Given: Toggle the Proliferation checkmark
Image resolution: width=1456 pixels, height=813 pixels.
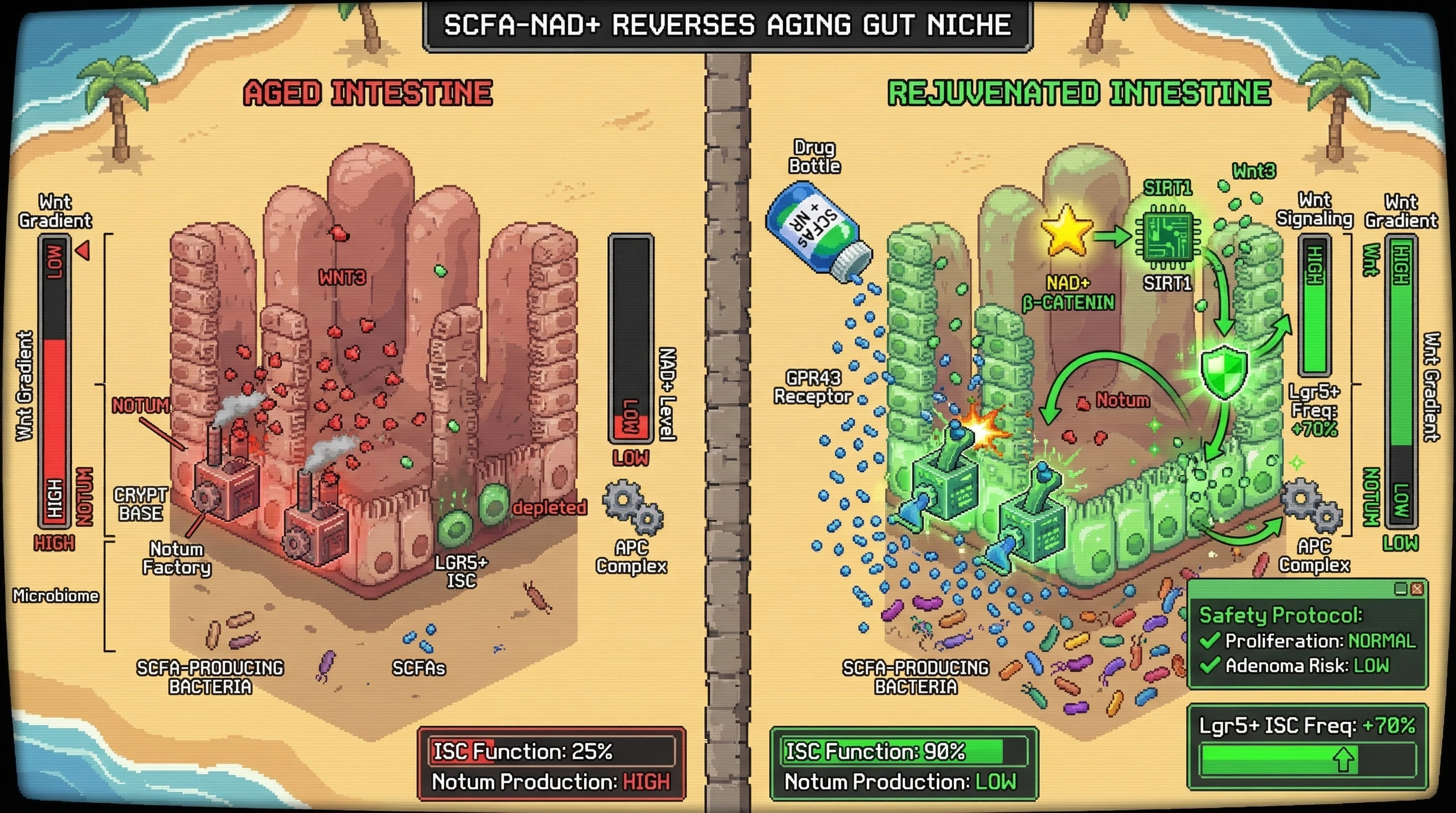Looking at the screenshot, I should pyautogui.click(x=1209, y=640).
